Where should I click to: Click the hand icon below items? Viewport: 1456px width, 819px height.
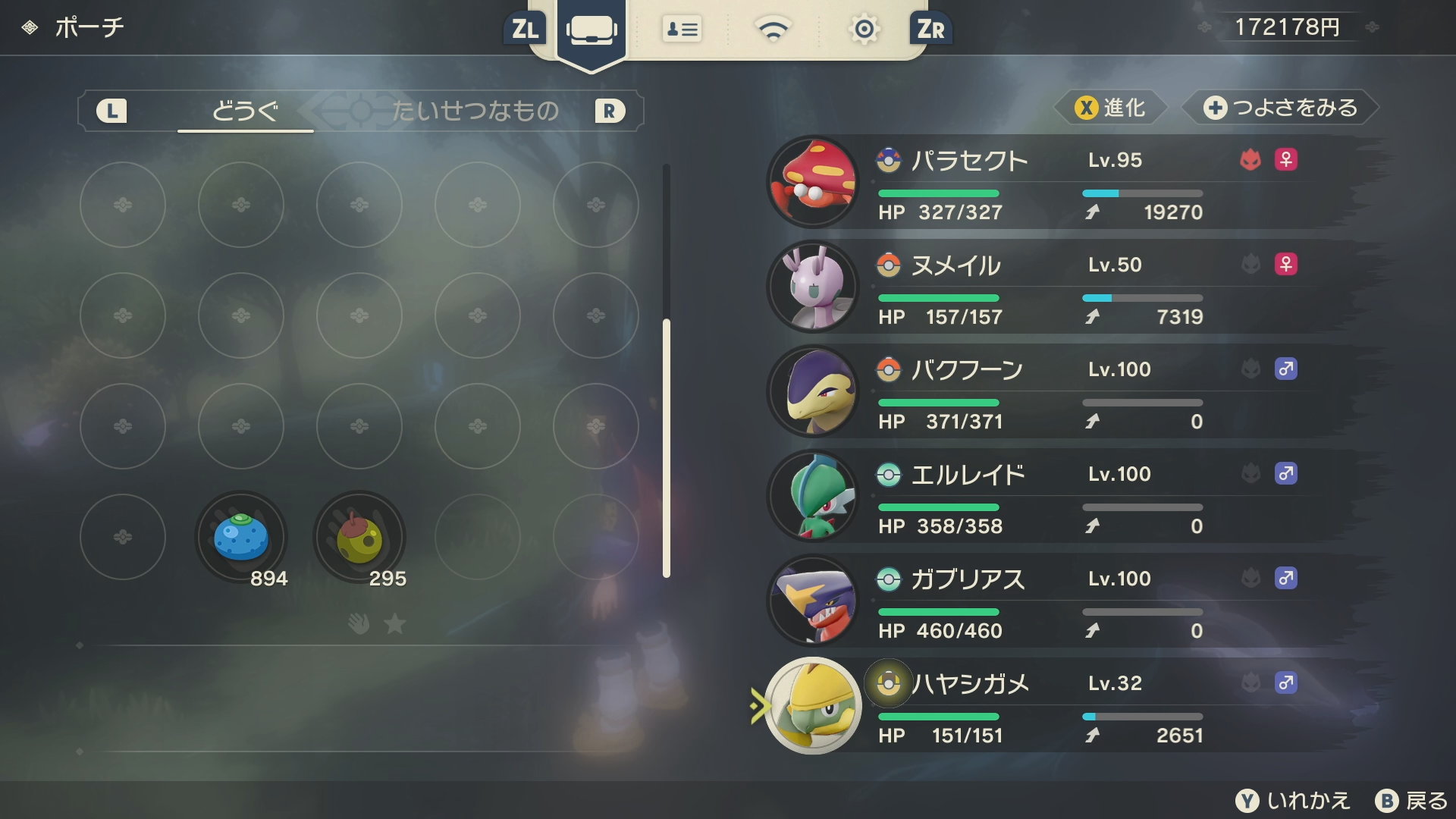359,624
